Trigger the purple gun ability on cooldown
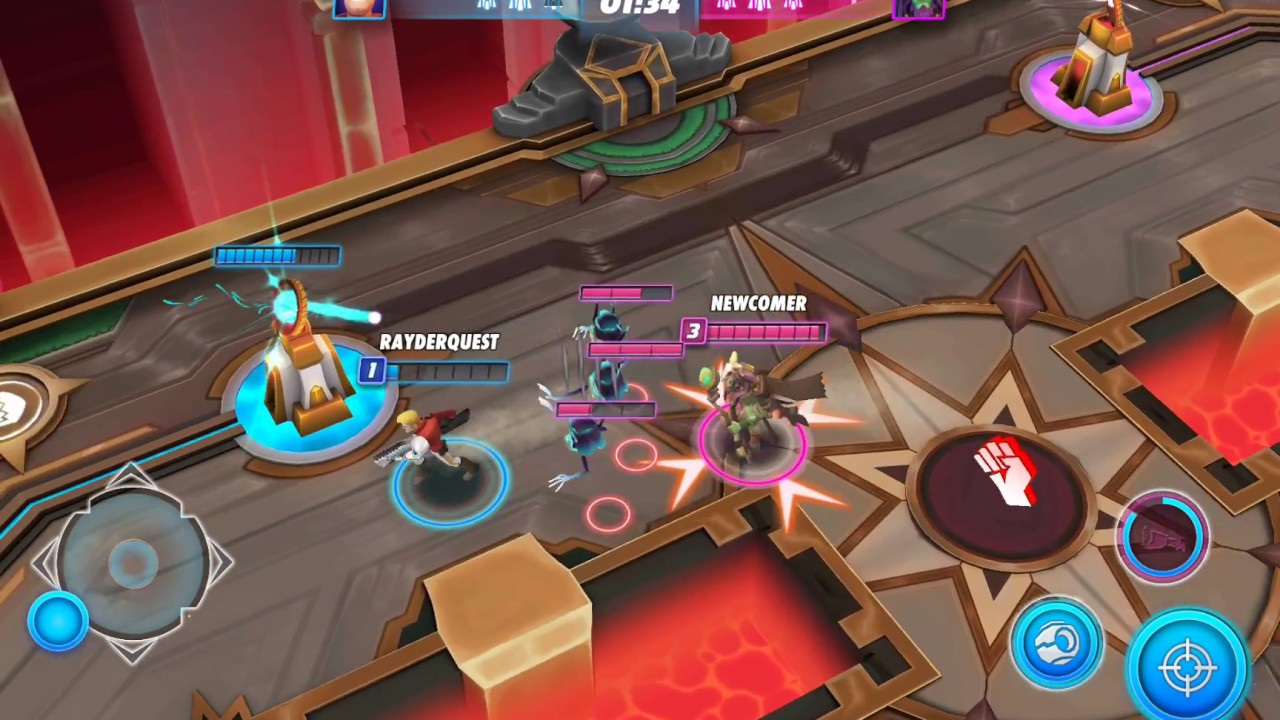This screenshot has height=720, width=1280. (x=1162, y=538)
